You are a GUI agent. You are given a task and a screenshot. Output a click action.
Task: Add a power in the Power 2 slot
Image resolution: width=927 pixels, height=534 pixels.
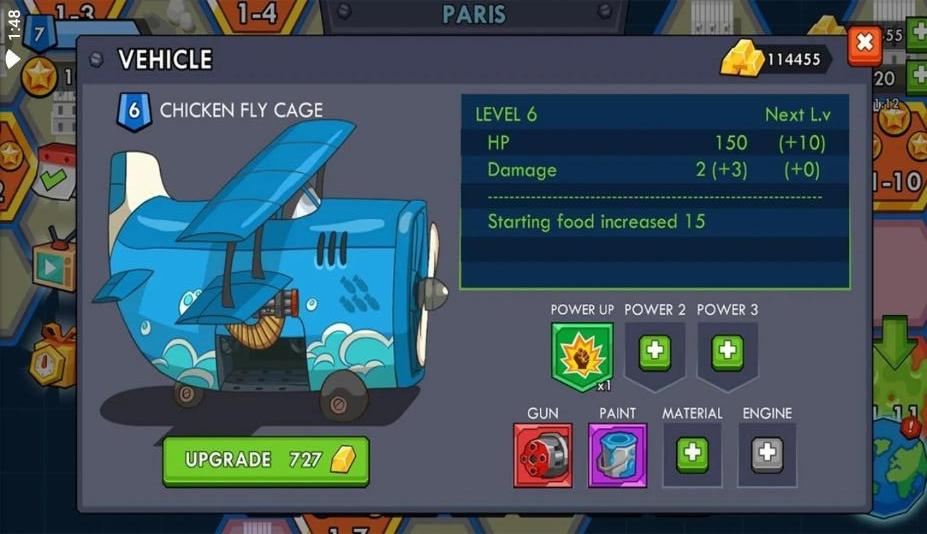click(655, 352)
